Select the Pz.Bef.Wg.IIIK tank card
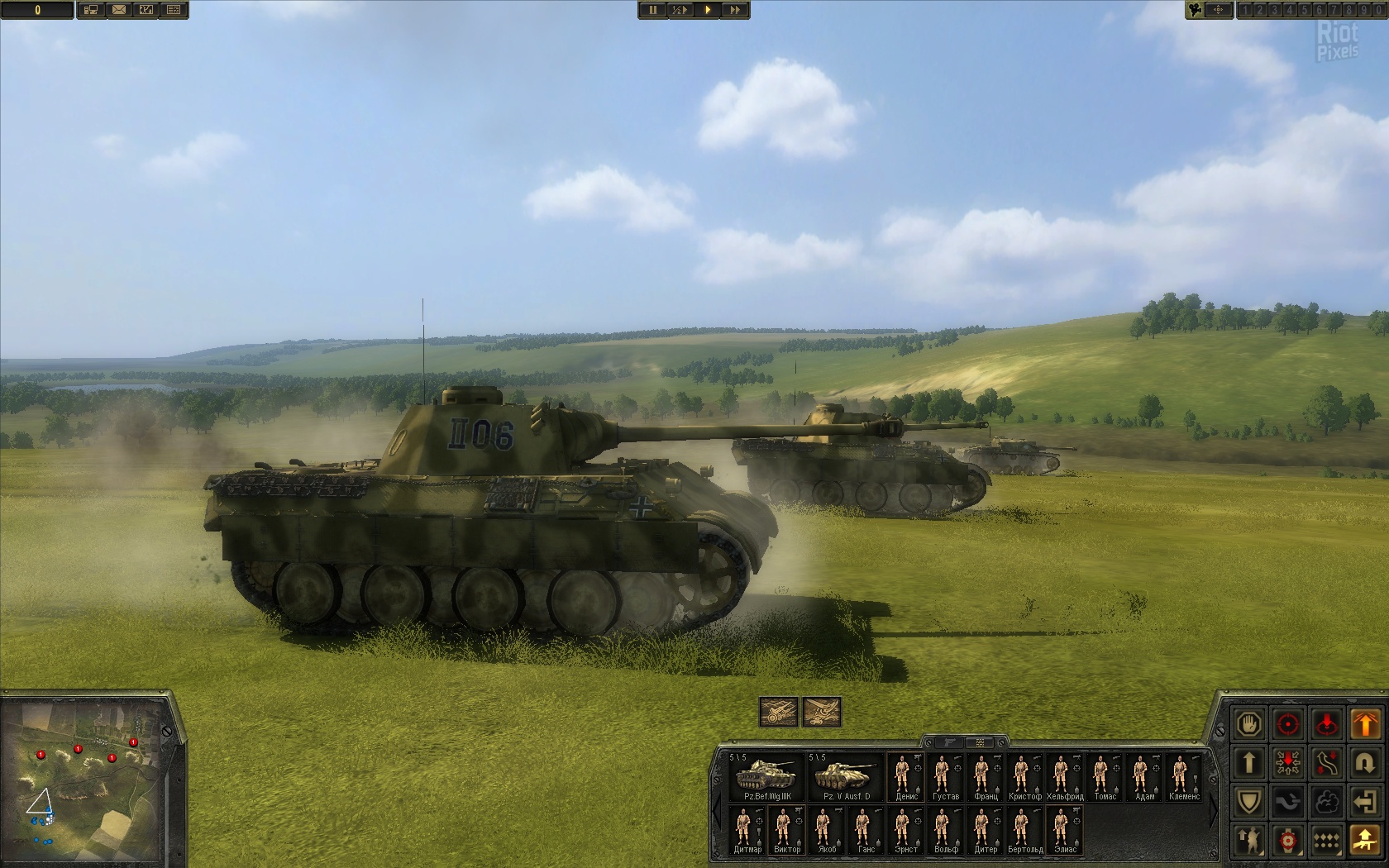 tap(767, 777)
